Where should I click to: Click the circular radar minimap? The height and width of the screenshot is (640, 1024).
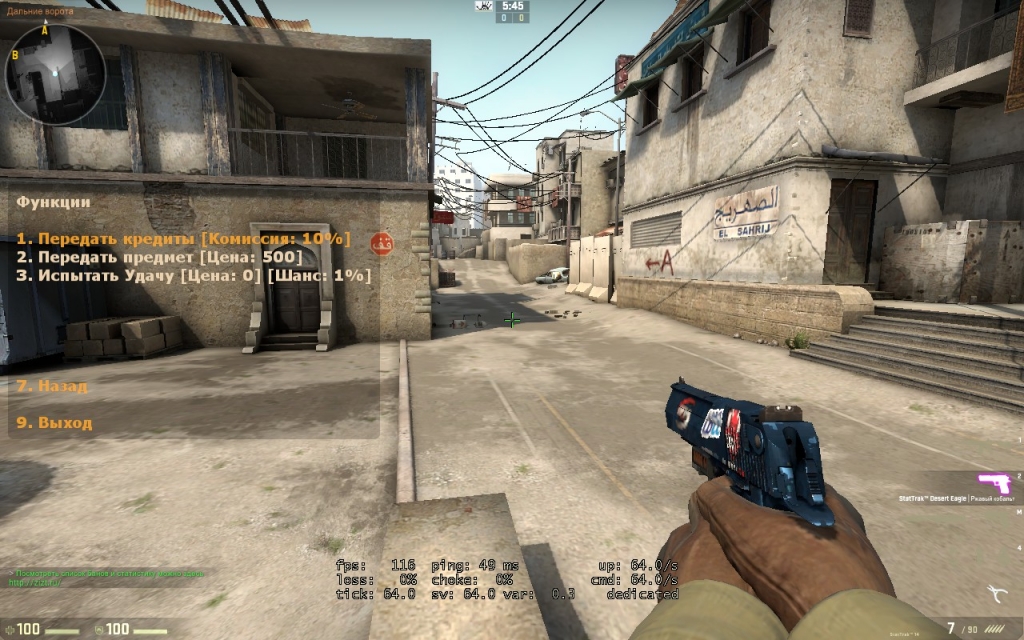55,74
